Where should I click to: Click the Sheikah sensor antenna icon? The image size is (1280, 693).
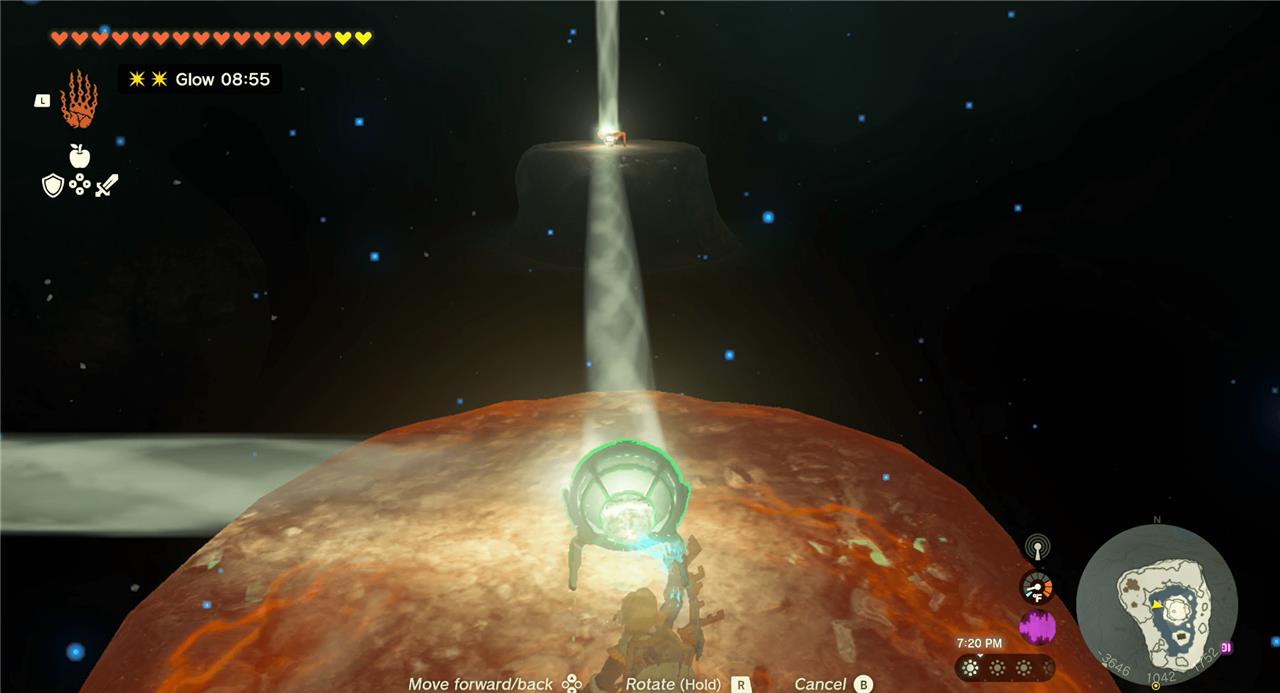[x=1036, y=547]
